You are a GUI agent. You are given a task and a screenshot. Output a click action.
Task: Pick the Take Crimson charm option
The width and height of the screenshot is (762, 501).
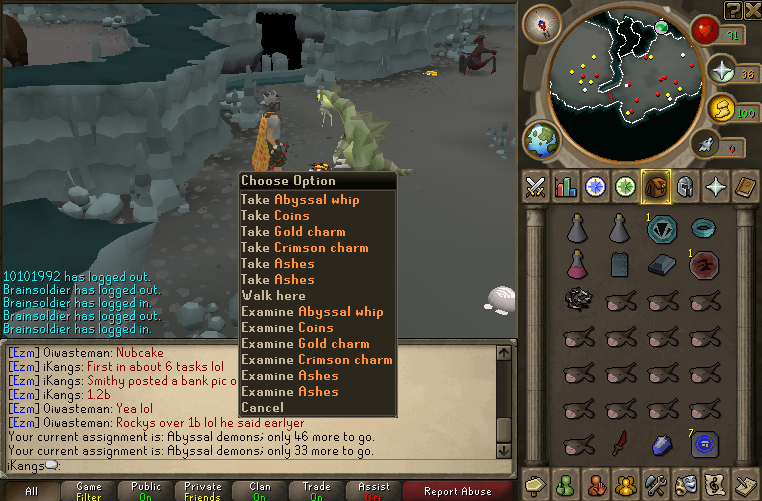click(x=304, y=247)
